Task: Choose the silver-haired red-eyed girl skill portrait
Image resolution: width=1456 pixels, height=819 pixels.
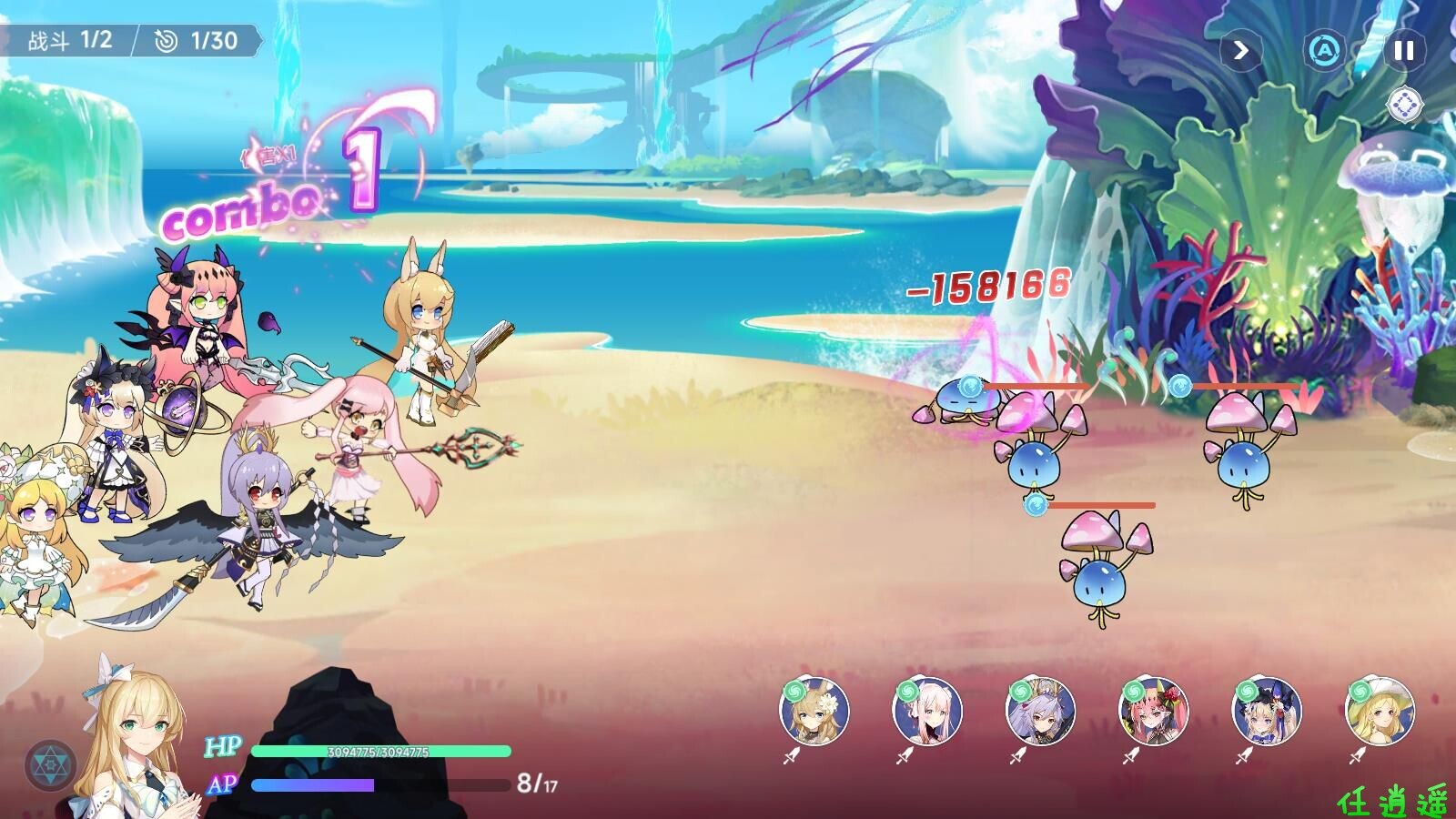Action: 1041,712
